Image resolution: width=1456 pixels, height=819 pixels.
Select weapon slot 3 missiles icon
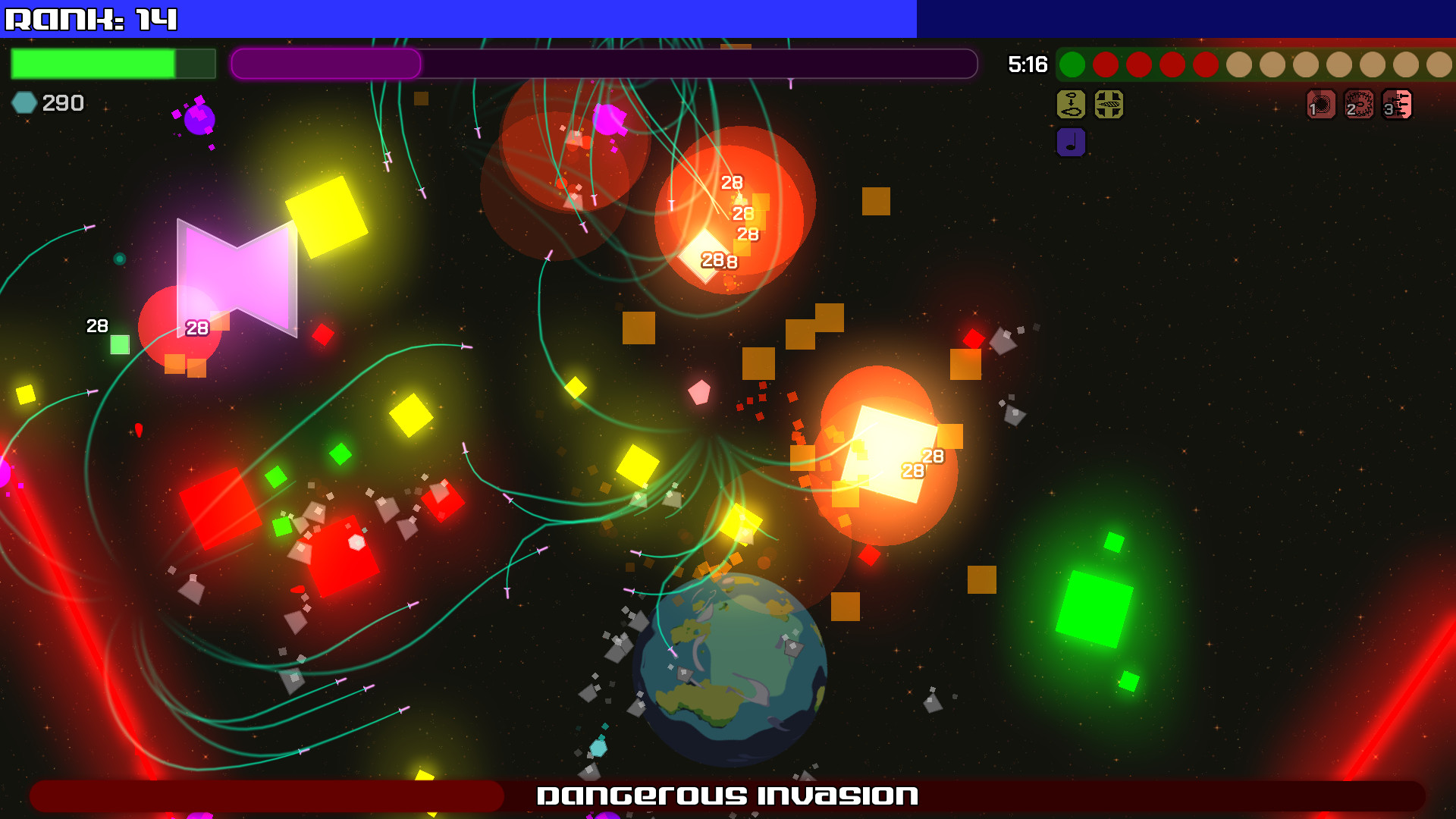(x=1396, y=105)
